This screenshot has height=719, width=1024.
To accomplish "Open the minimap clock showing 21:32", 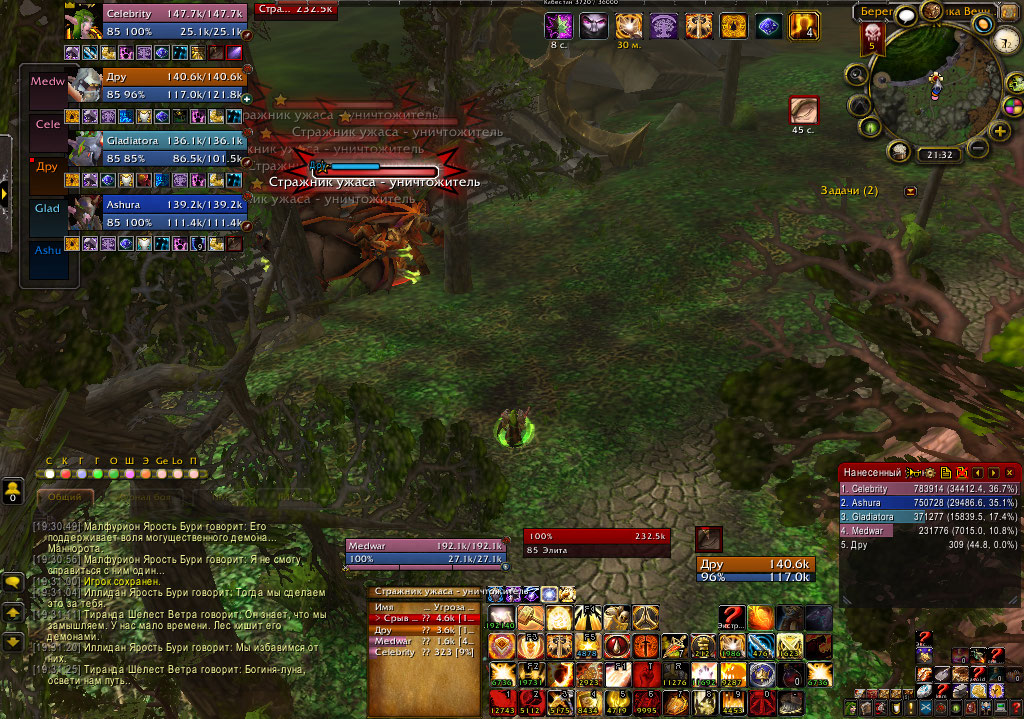I will (939, 155).
